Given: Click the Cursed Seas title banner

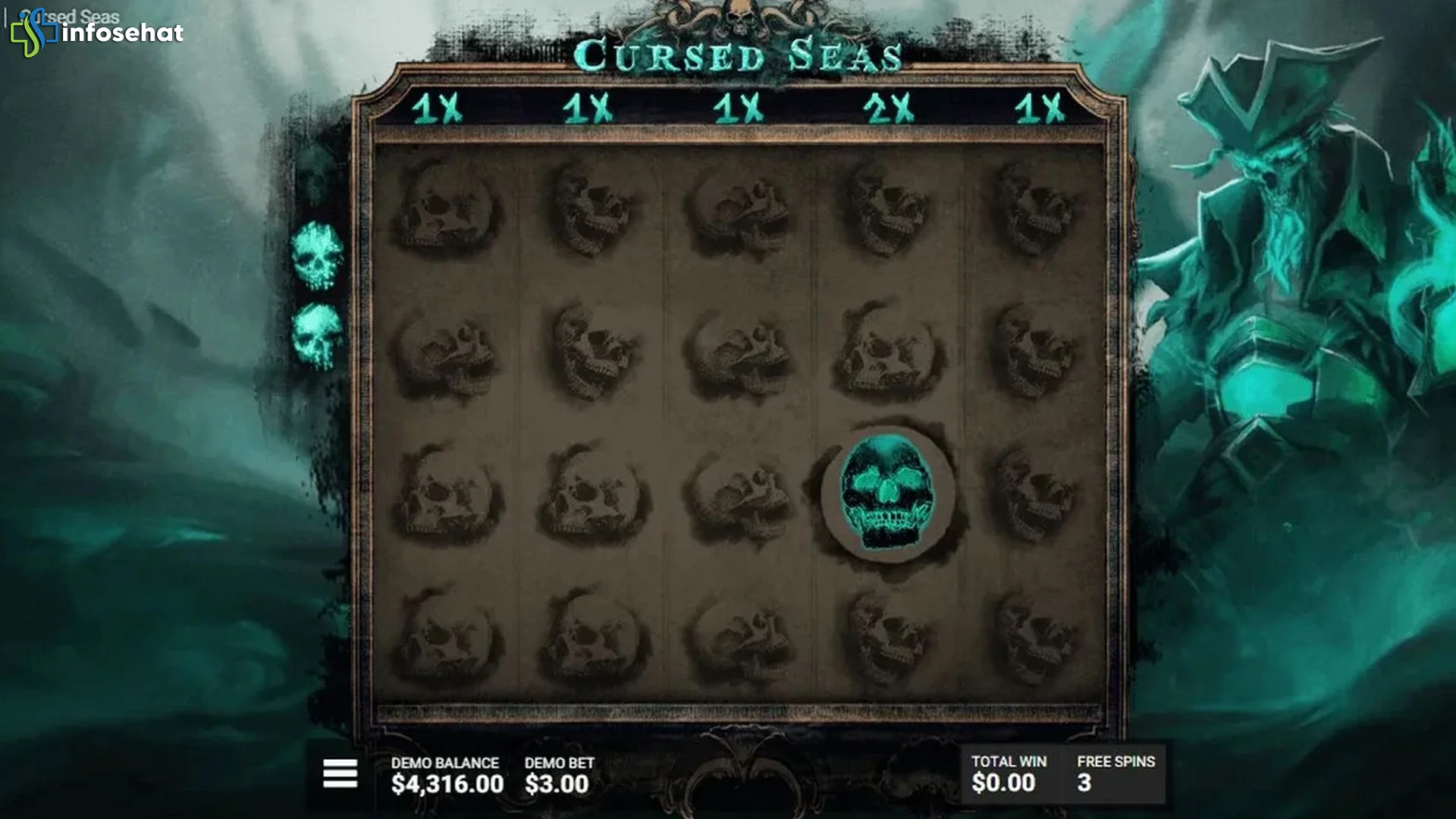Looking at the screenshot, I should (x=737, y=53).
